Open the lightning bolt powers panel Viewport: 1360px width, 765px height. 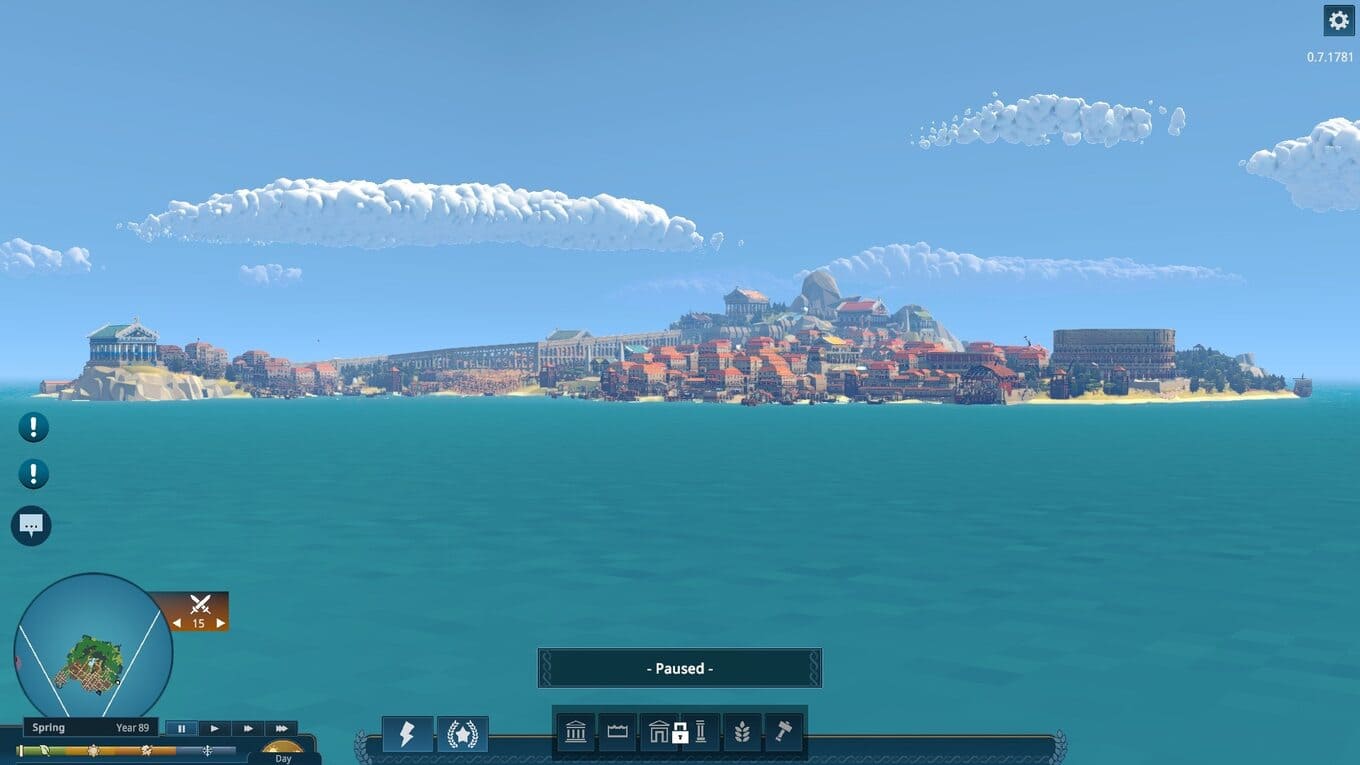[x=407, y=734]
